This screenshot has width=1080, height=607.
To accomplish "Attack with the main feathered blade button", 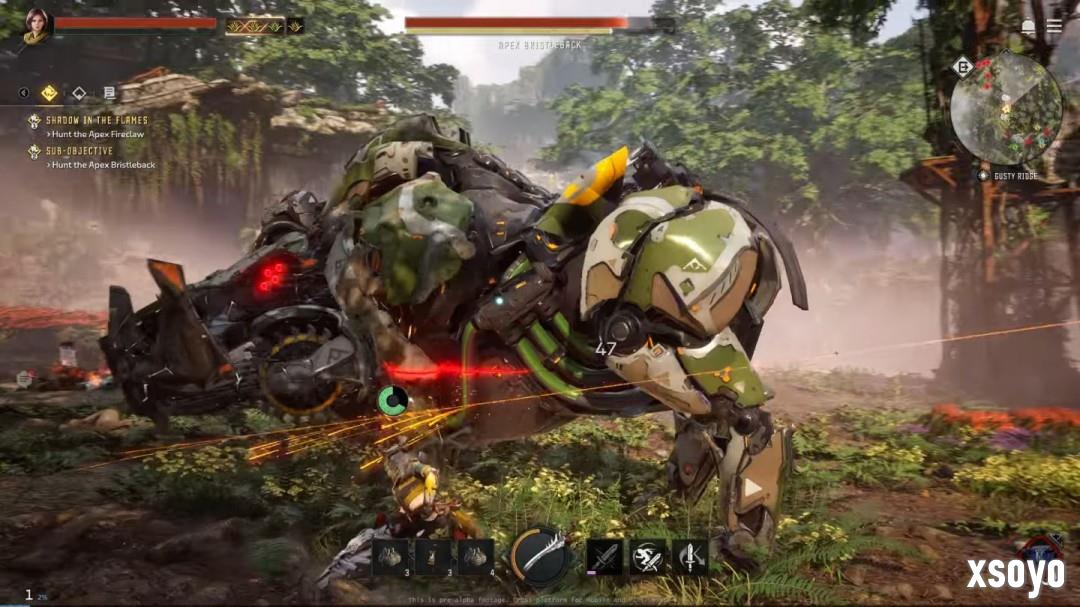I will pos(541,556).
